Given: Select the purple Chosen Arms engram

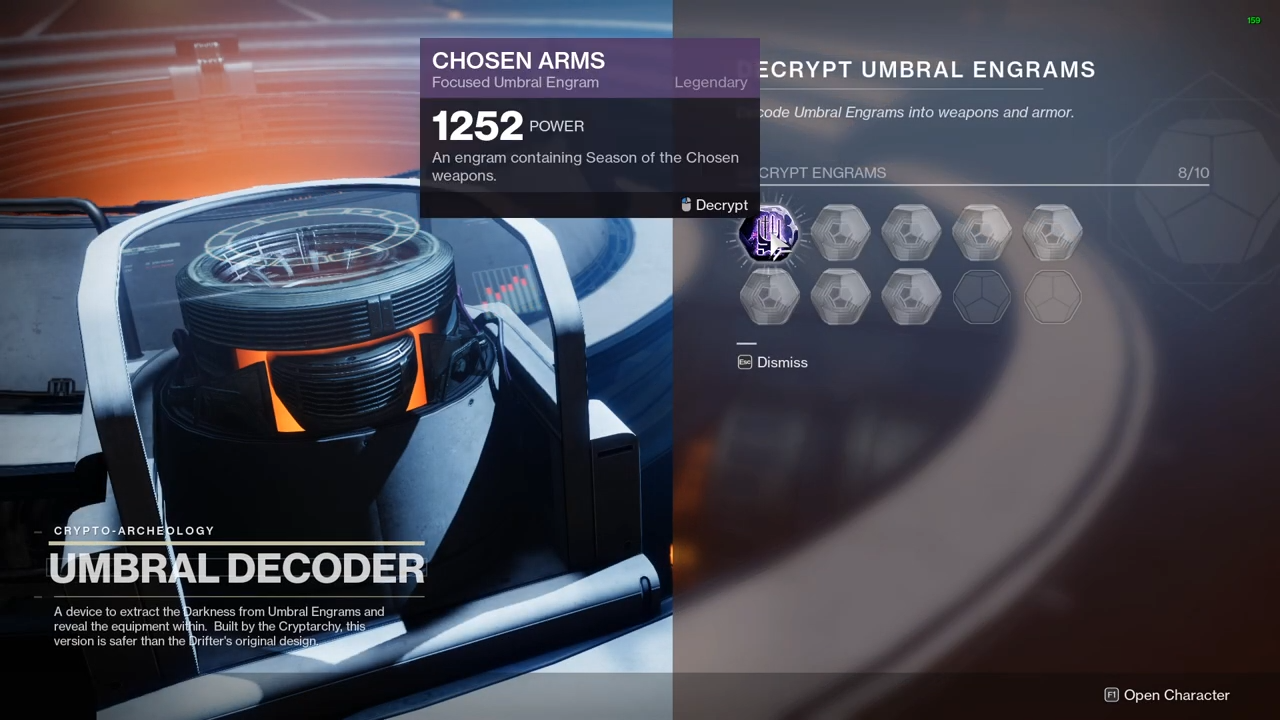Looking at the screenshot, I should (x=768, y=234).
